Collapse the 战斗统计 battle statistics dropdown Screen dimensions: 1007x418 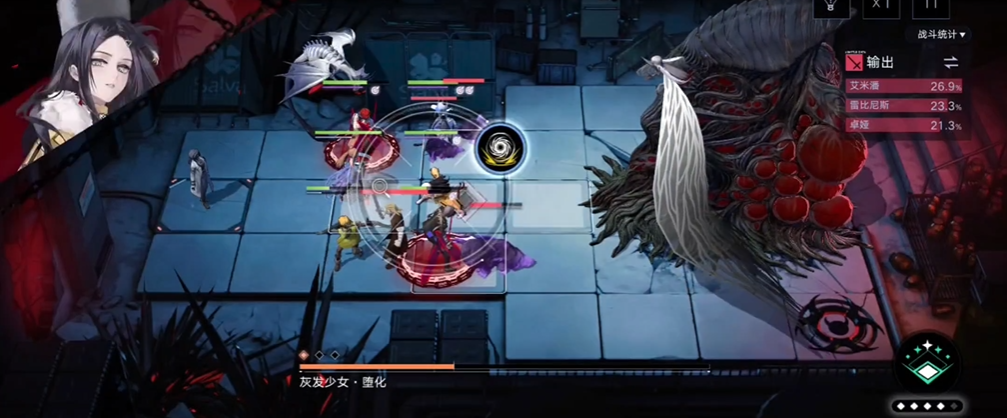pyautogui.click(x=942, y=35)
